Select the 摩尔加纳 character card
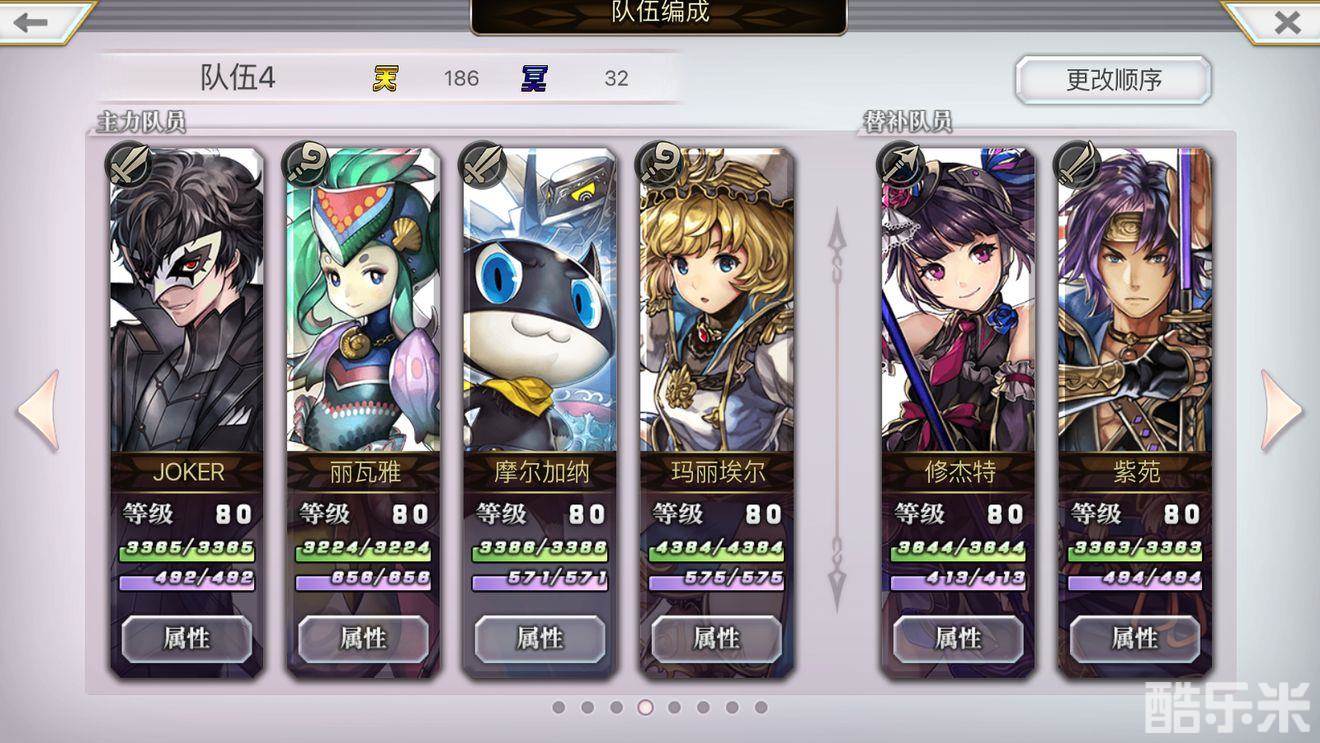The width and height of the screenshot is (1320, 743). 540,300
